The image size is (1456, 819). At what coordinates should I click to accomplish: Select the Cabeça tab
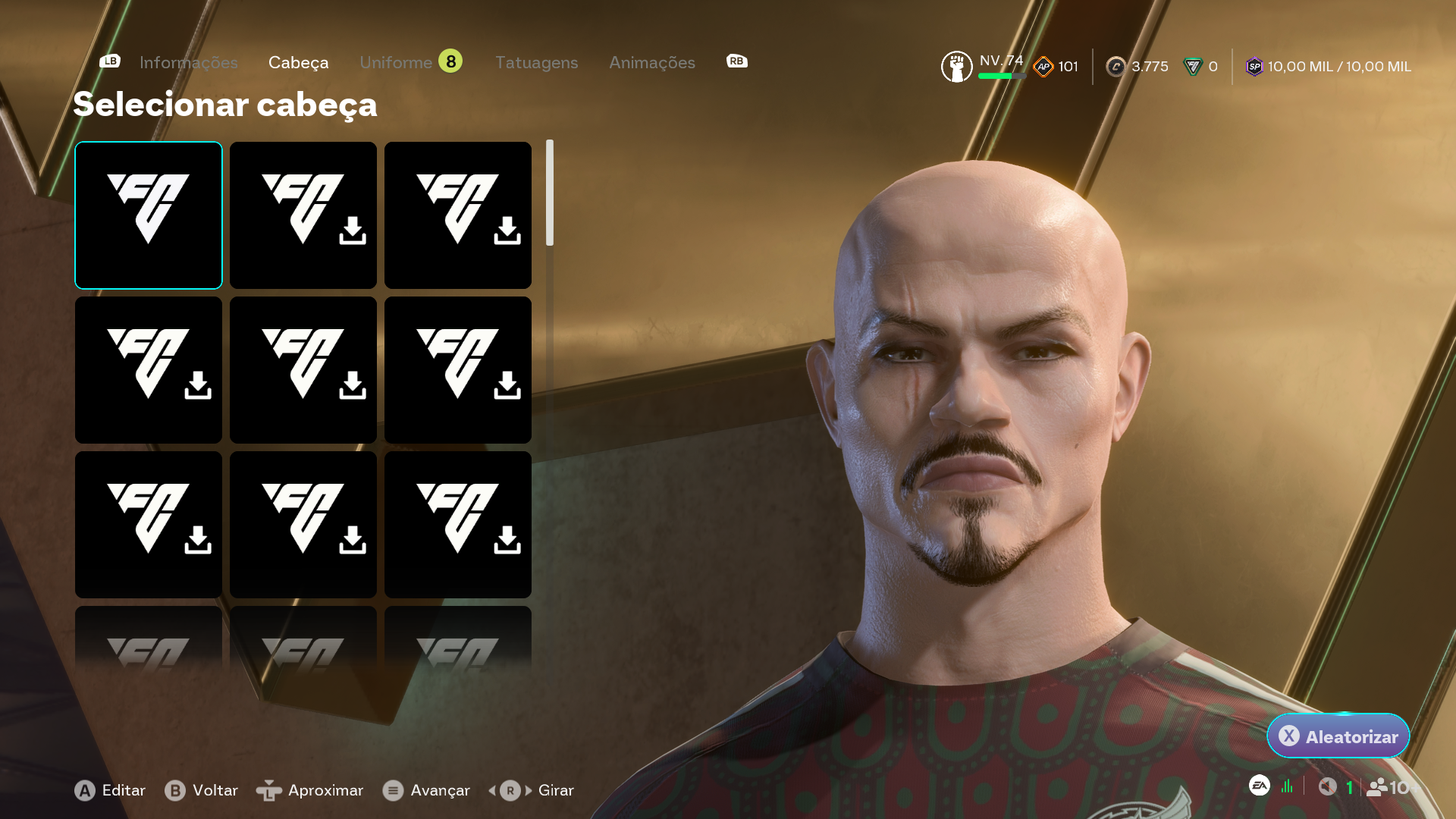click(298, 63)
